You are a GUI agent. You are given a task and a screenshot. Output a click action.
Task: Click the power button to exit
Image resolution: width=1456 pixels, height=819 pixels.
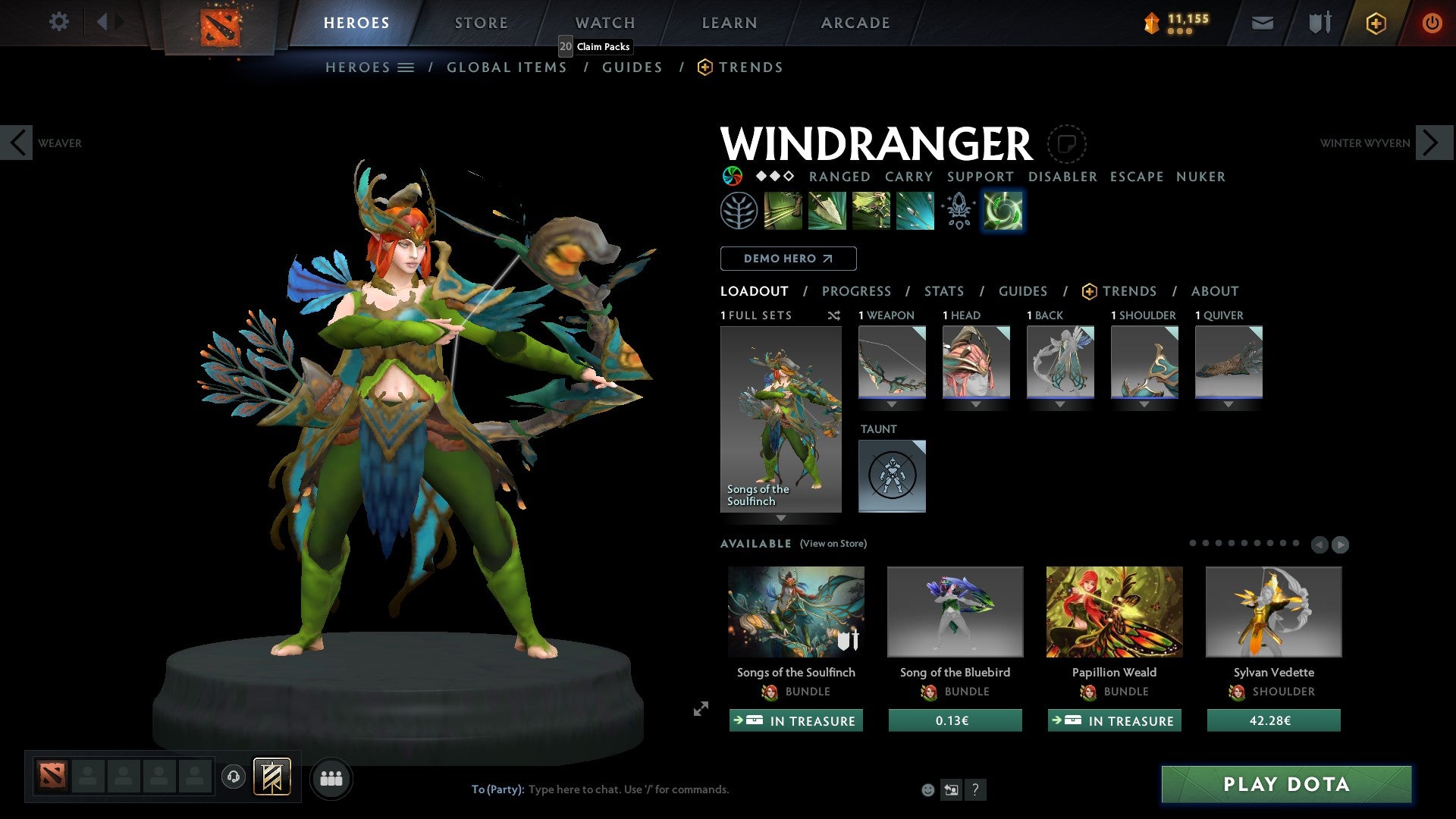[1432, 23]
